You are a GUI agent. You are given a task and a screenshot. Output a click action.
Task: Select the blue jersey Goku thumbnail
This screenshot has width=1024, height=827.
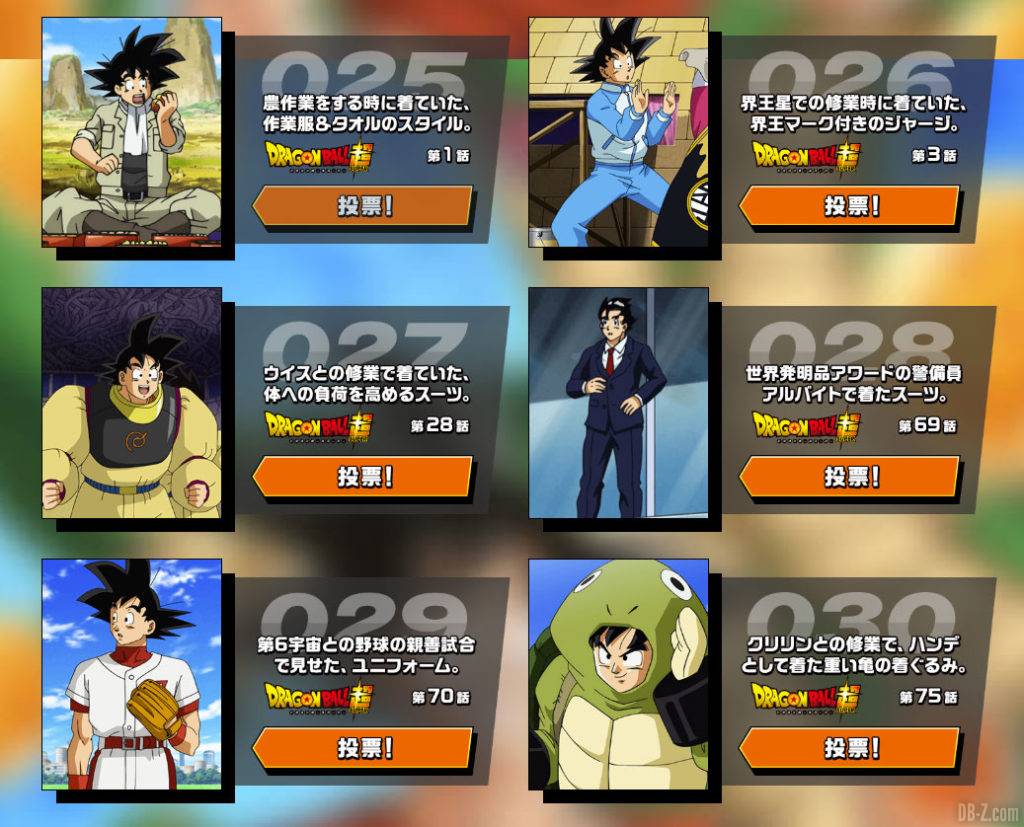(618, 132)
